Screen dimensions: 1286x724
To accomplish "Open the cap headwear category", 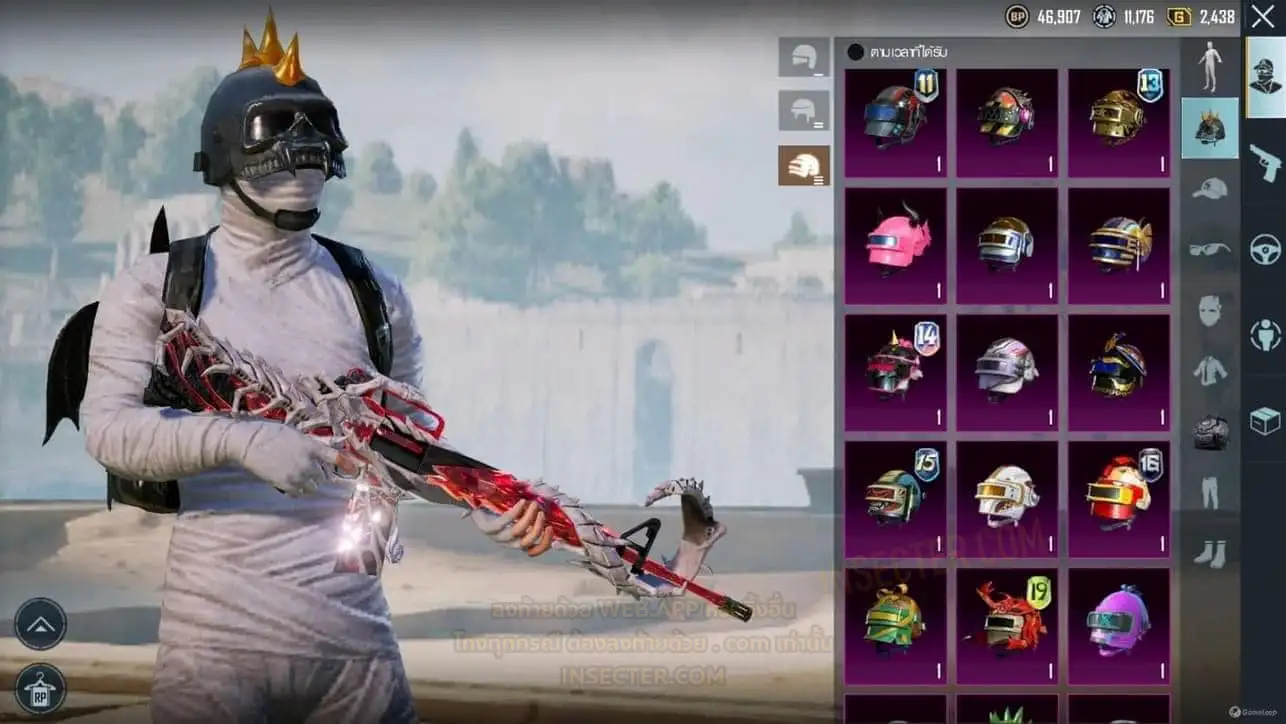I will point(1210,188).
